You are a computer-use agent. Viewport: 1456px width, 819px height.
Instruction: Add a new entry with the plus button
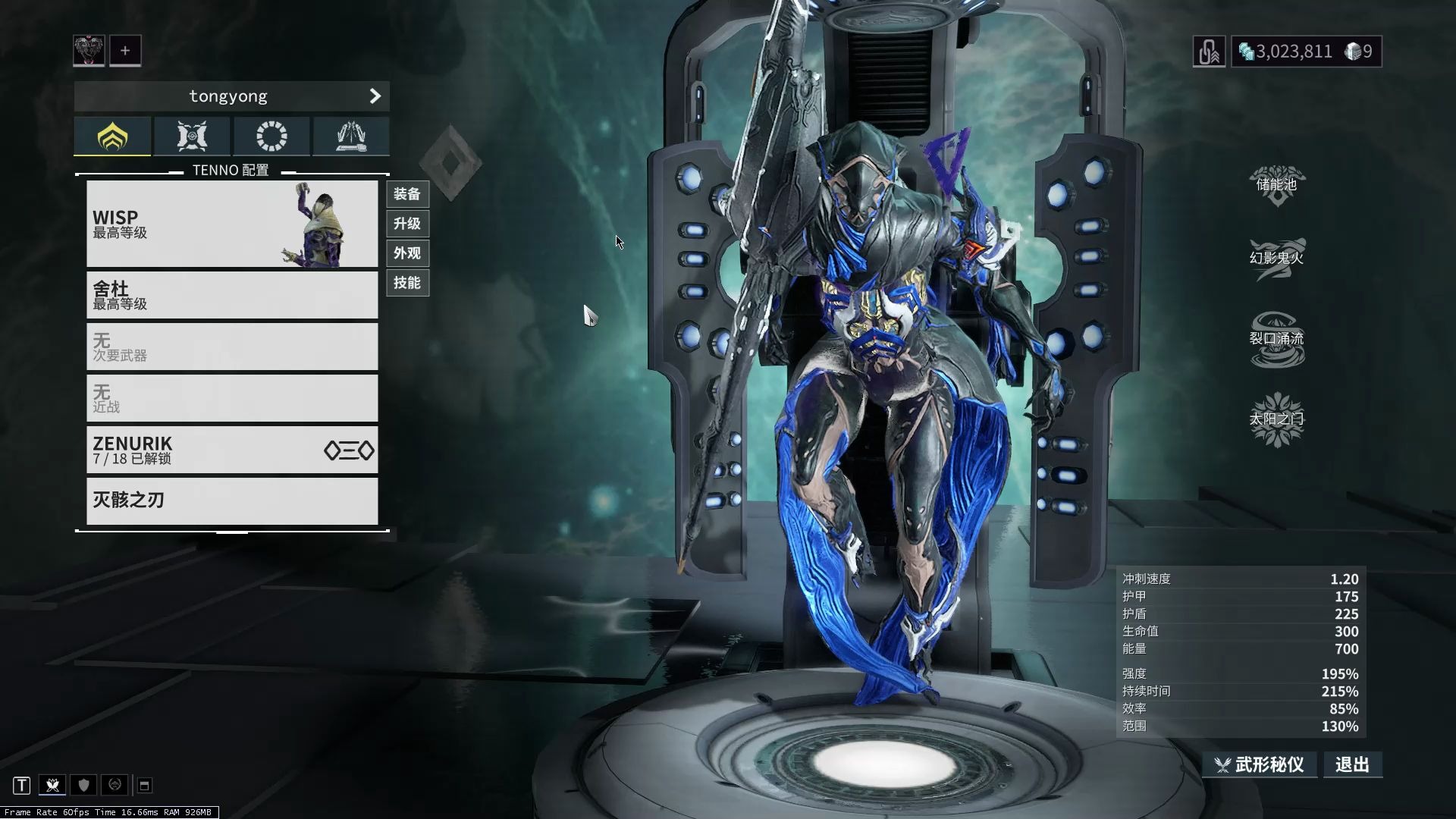(125, 51)
